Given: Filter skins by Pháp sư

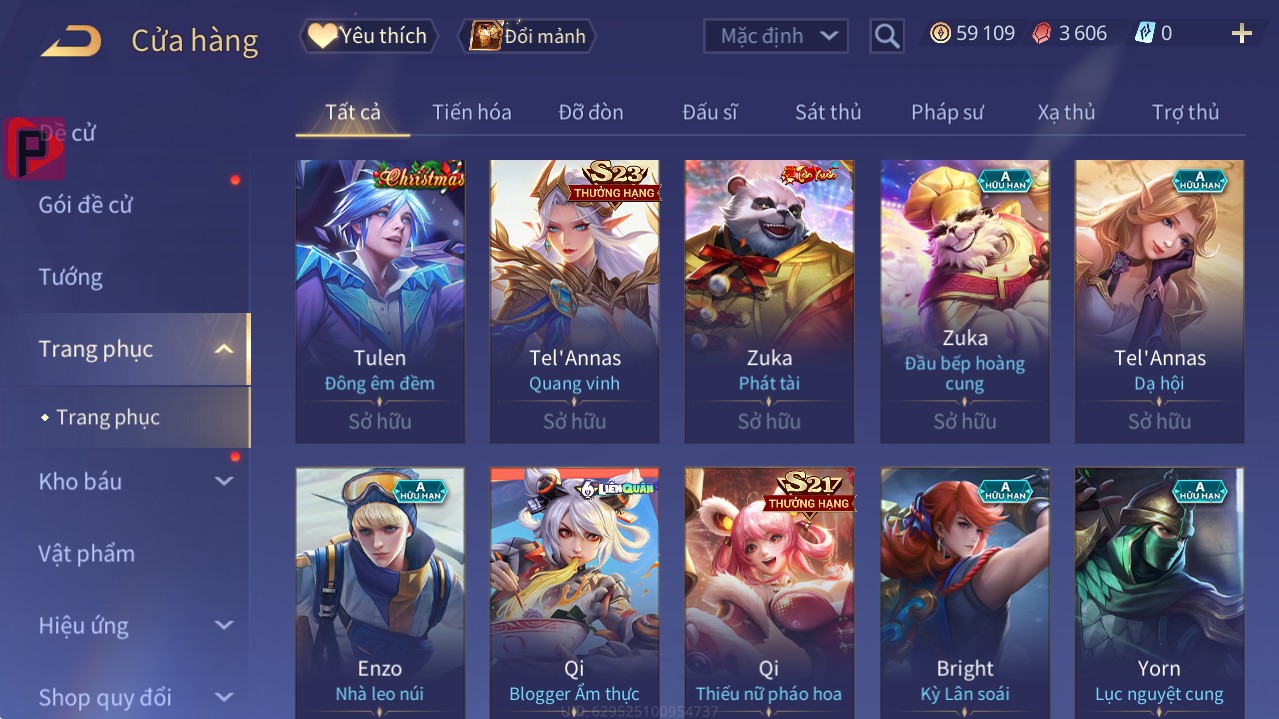Looking at the screenshot, I should tap(947, 112).
